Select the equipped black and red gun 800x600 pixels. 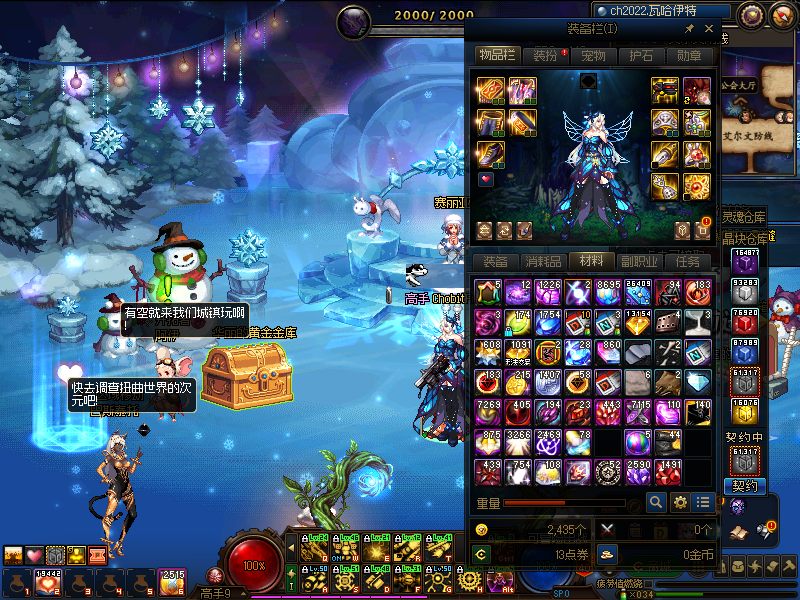tap(666, 91)
